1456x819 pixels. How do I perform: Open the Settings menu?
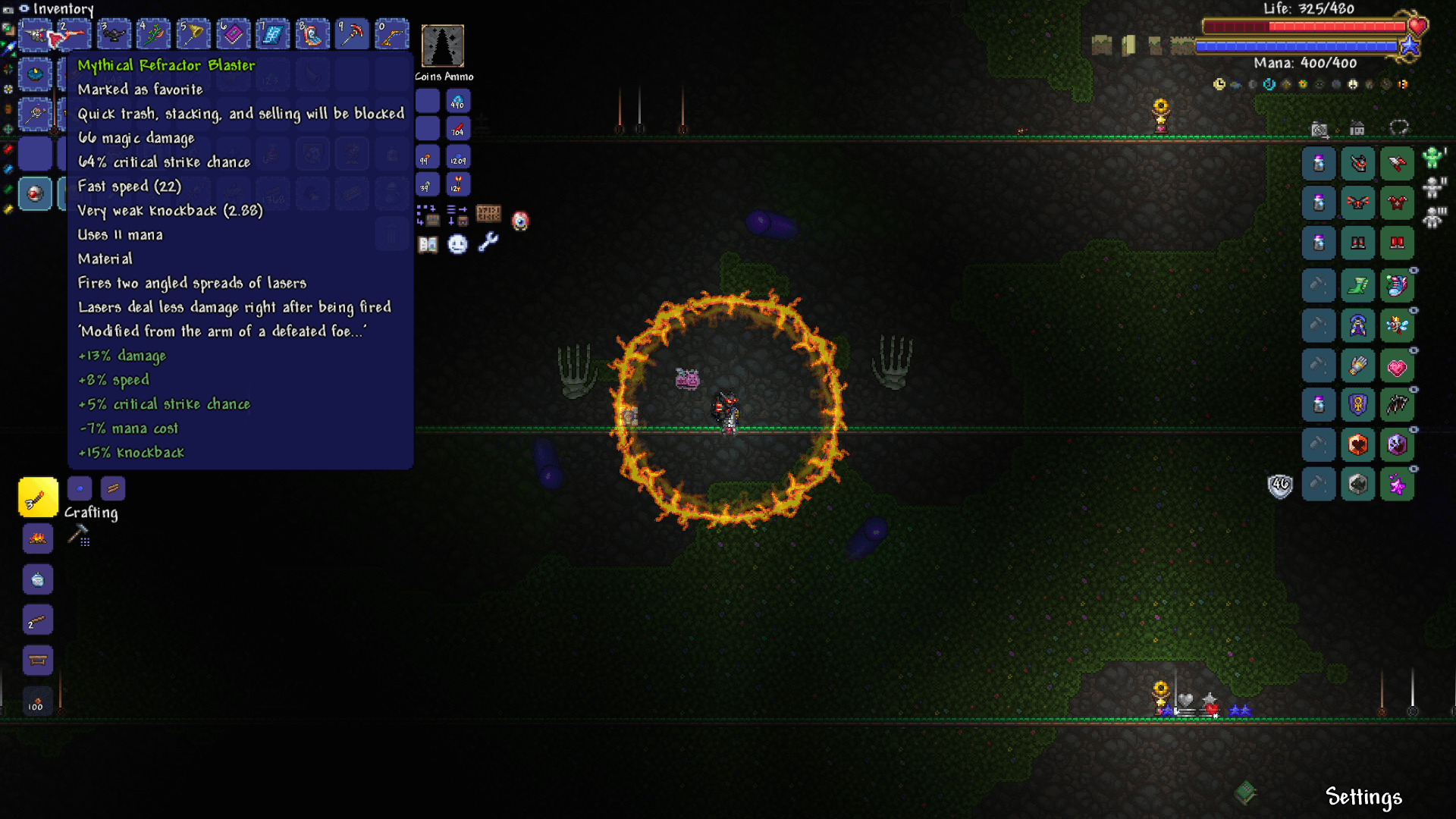coord(1363,797)
